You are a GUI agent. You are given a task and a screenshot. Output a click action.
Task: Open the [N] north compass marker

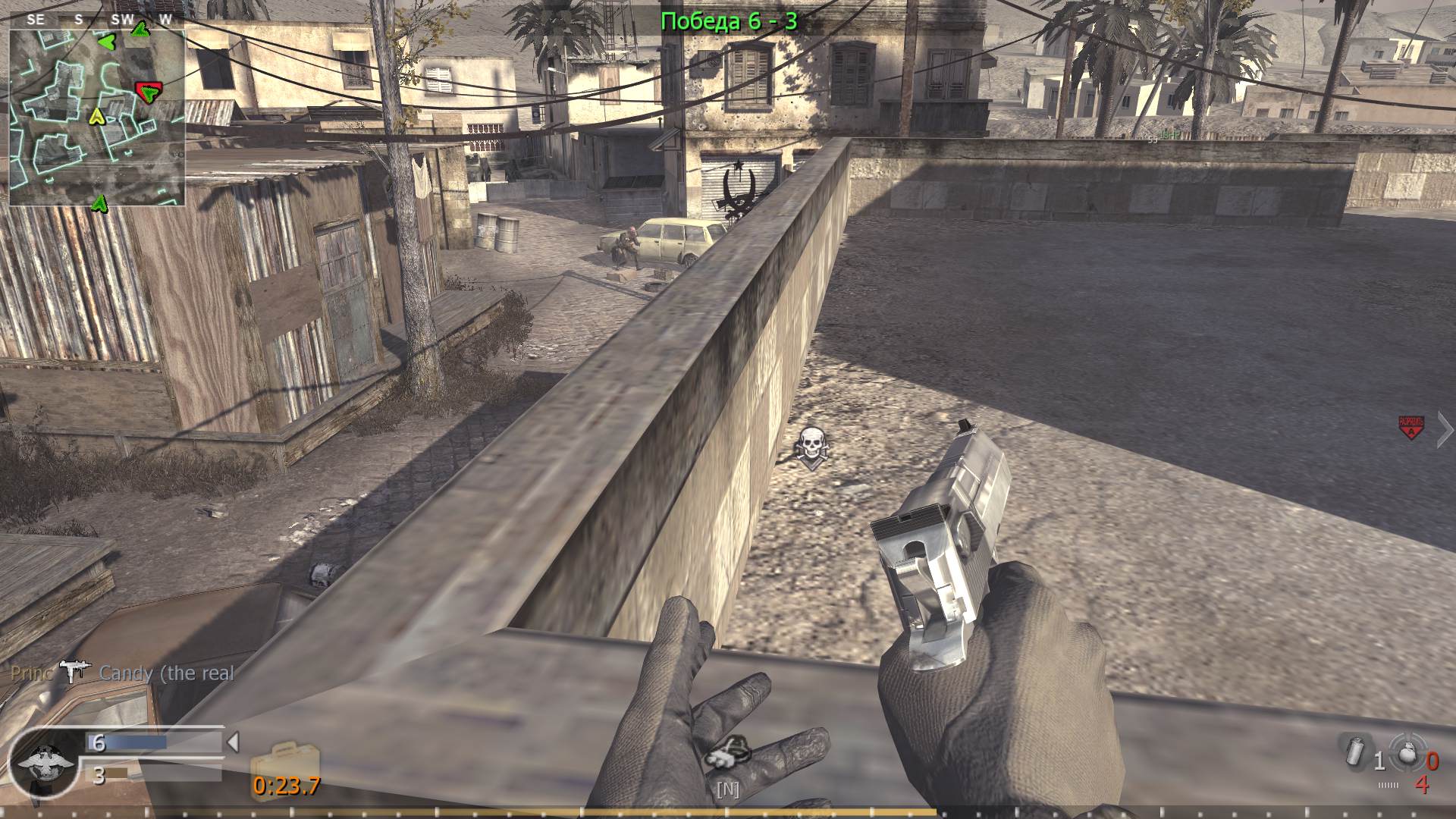[x=727, y=789]
